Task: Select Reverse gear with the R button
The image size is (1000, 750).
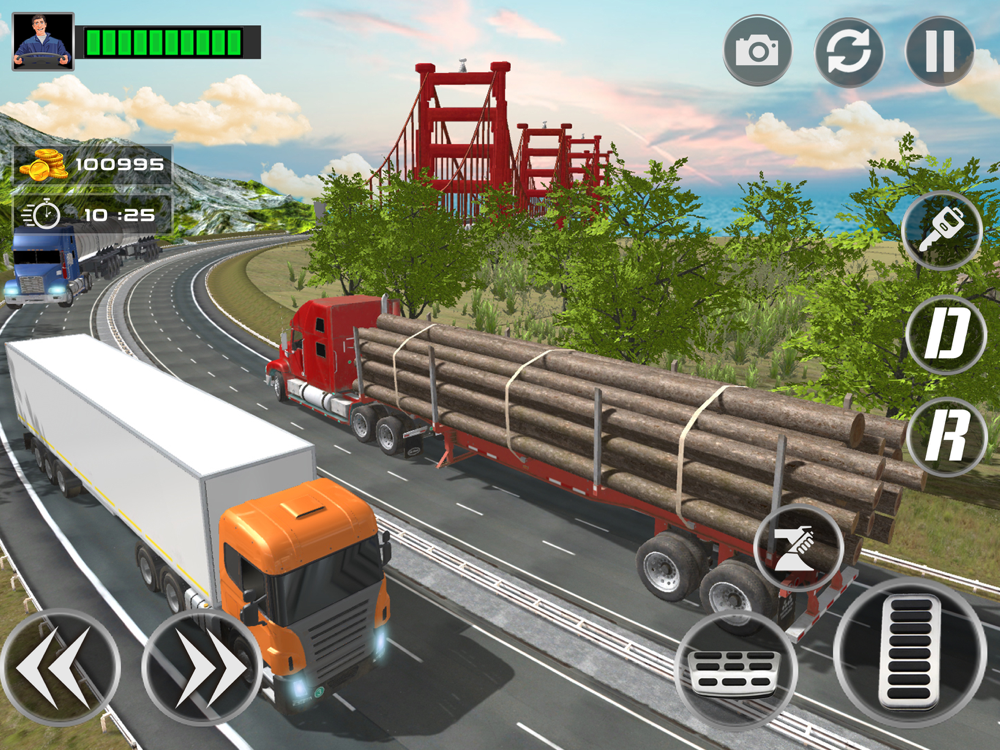Action: 946,437
